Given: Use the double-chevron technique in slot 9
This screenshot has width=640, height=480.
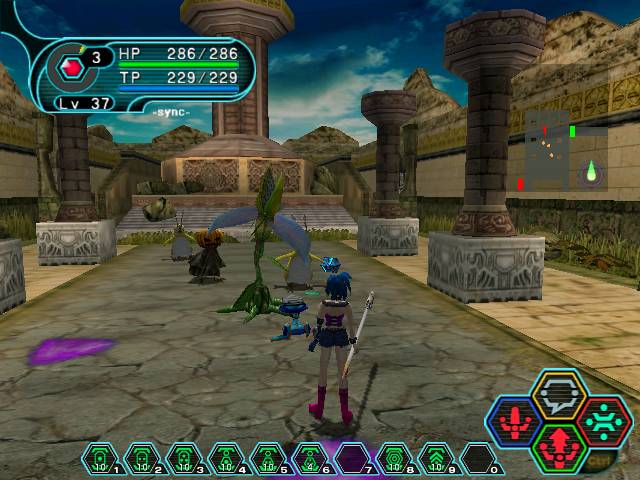Looking at the screenshot, I should coord(436,458).
